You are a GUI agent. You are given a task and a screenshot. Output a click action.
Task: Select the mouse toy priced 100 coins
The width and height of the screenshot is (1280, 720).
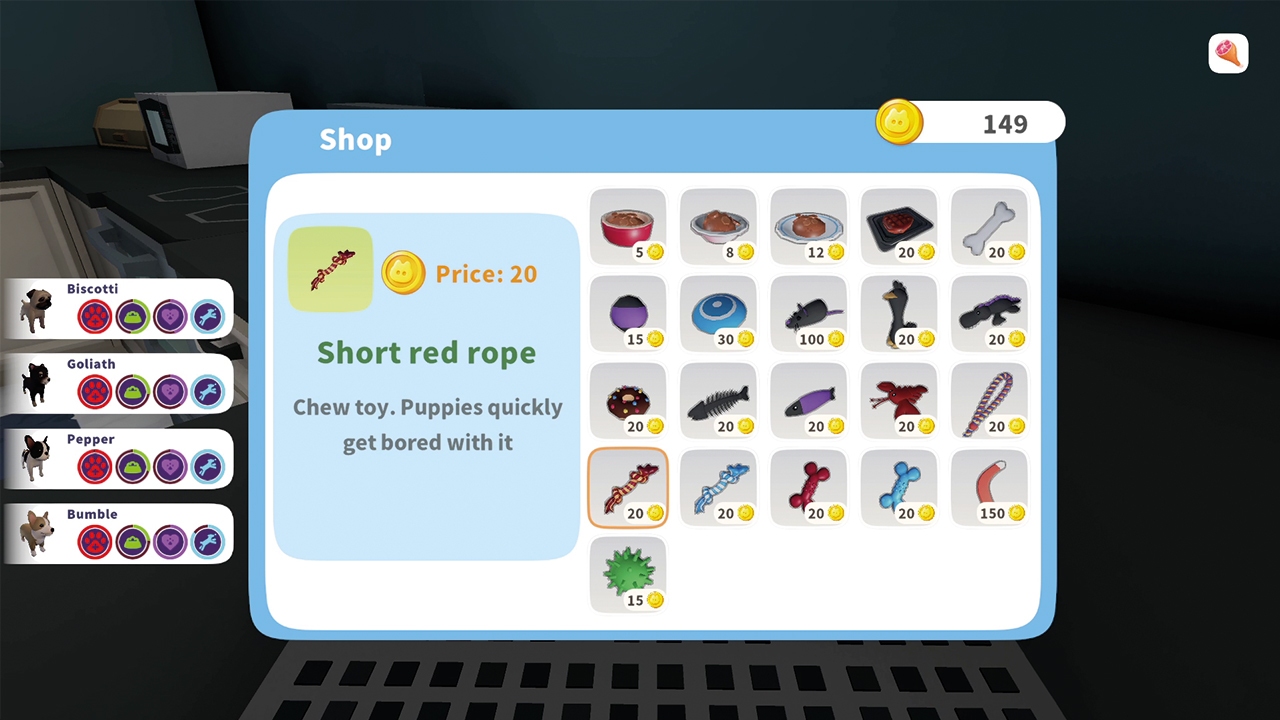pos(808,312)
